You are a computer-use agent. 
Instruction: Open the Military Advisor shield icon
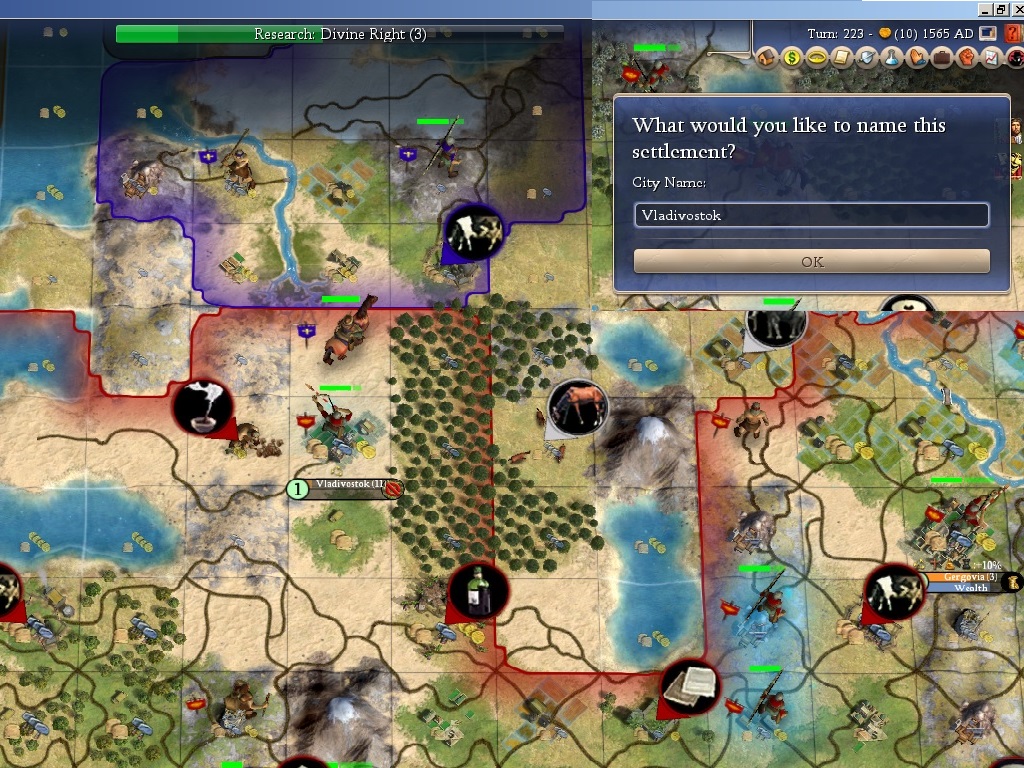(x=866, y=57)
